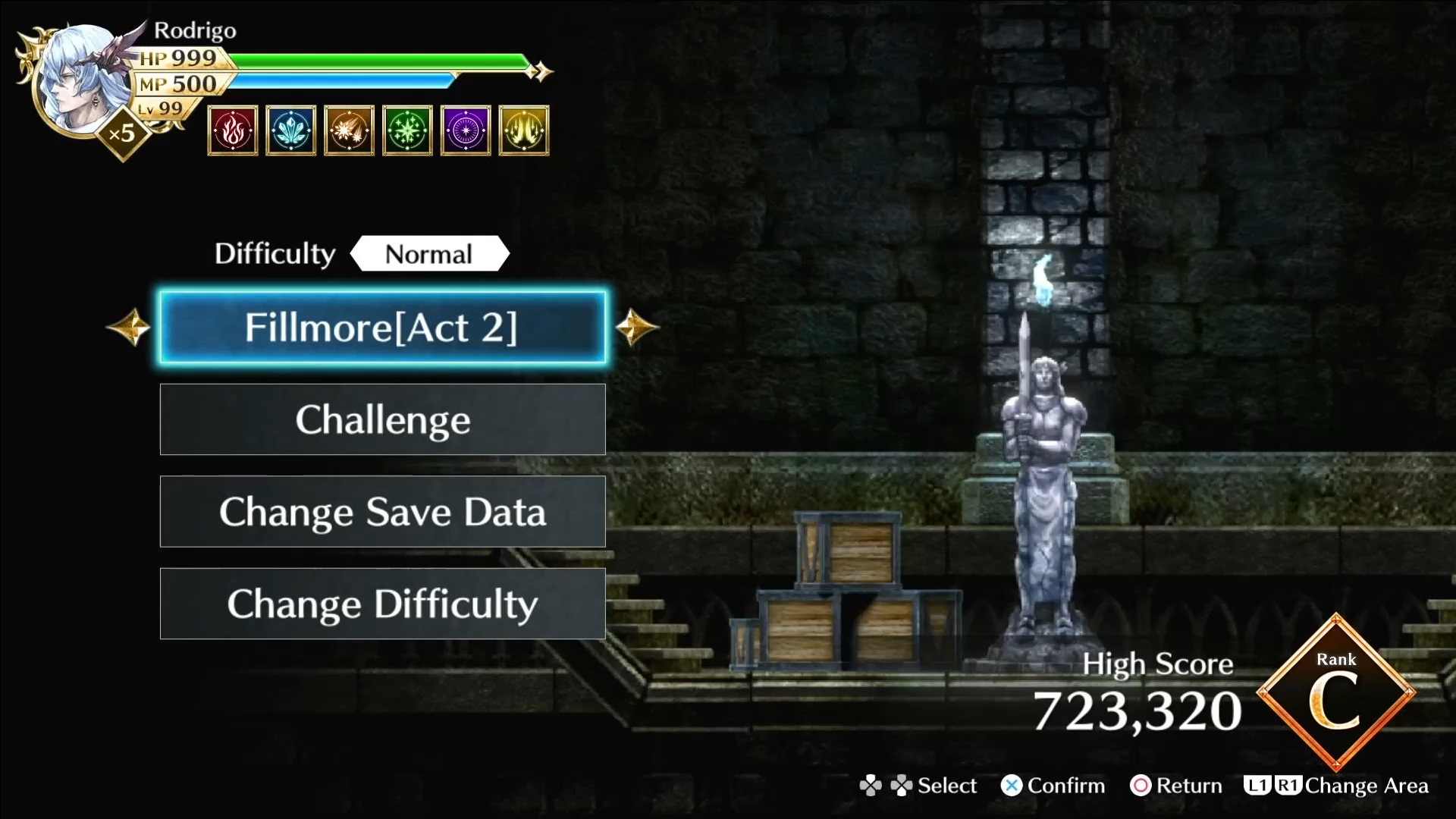Select the Fillmore[Act 2] stage entry
1456x819 pixels.
[382, 328]
